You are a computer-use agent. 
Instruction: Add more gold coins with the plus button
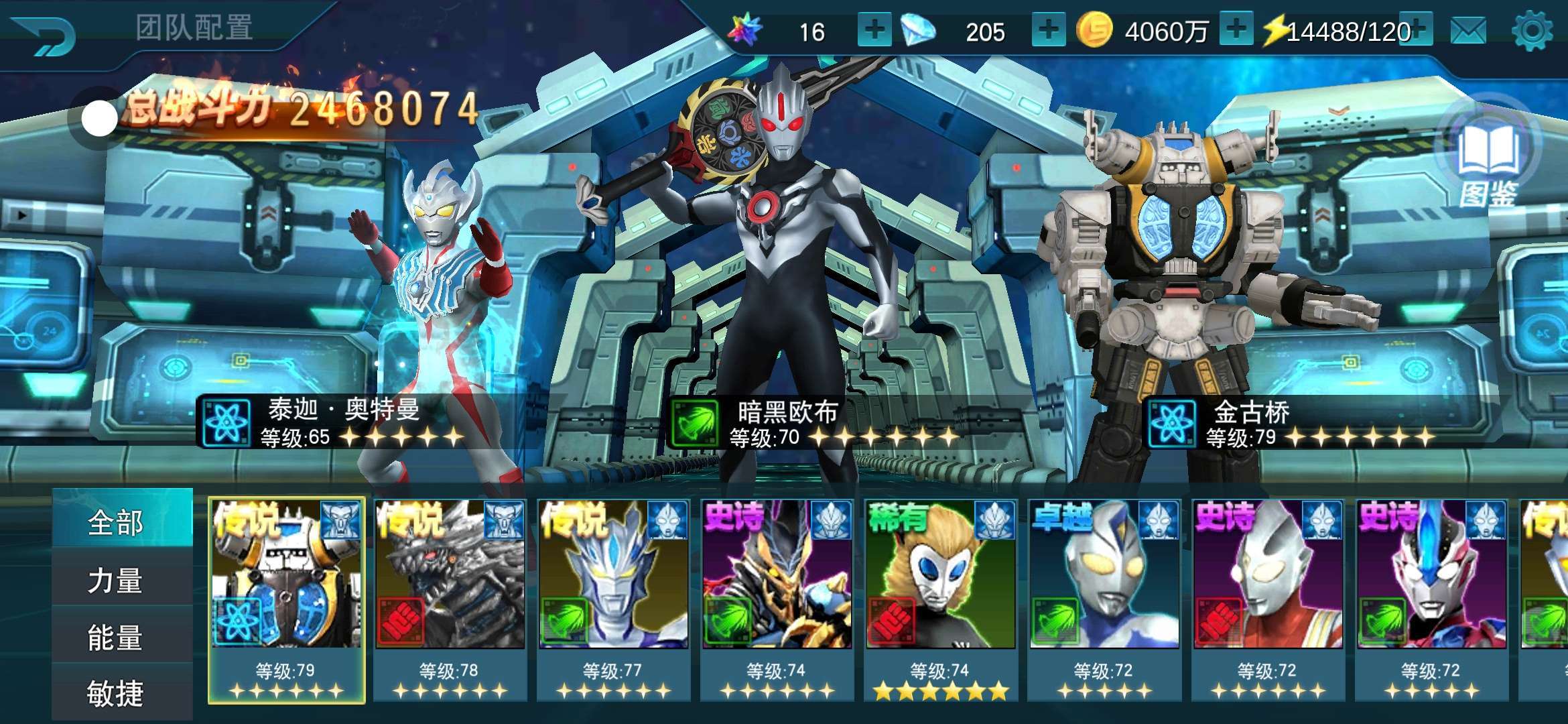point(1236,30)
